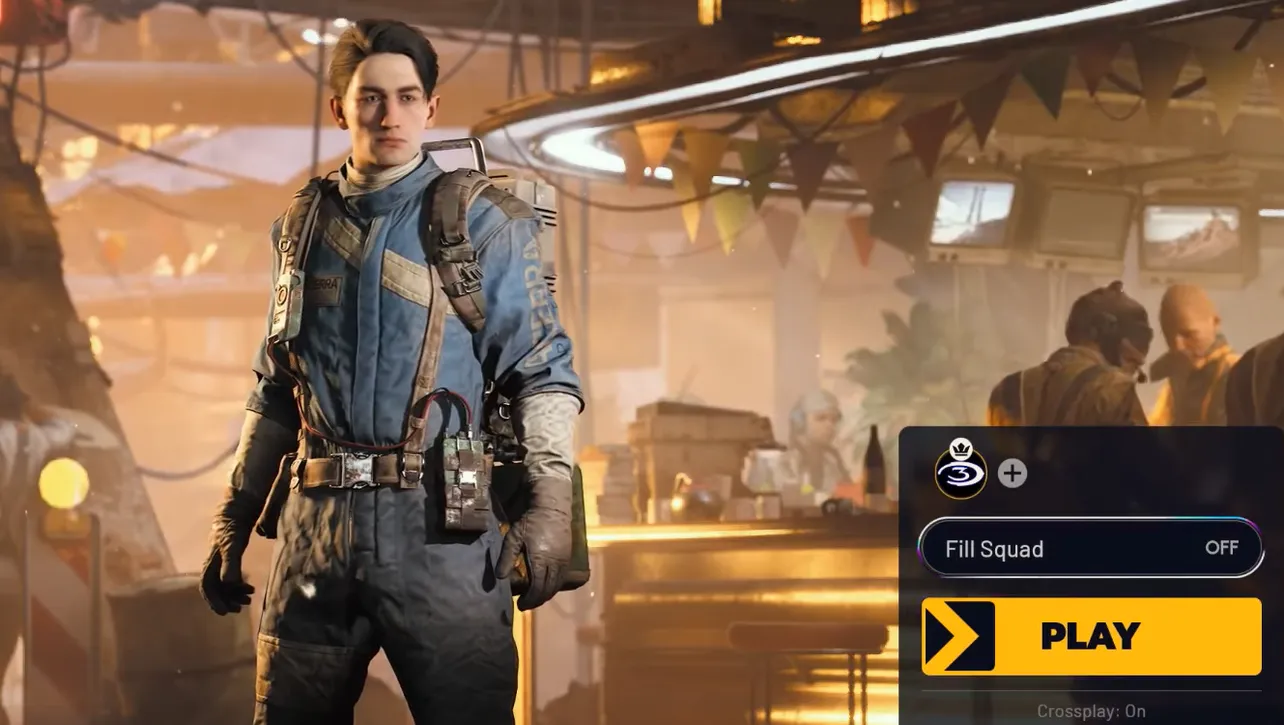Click the Fill Squad label

(995, 548)
